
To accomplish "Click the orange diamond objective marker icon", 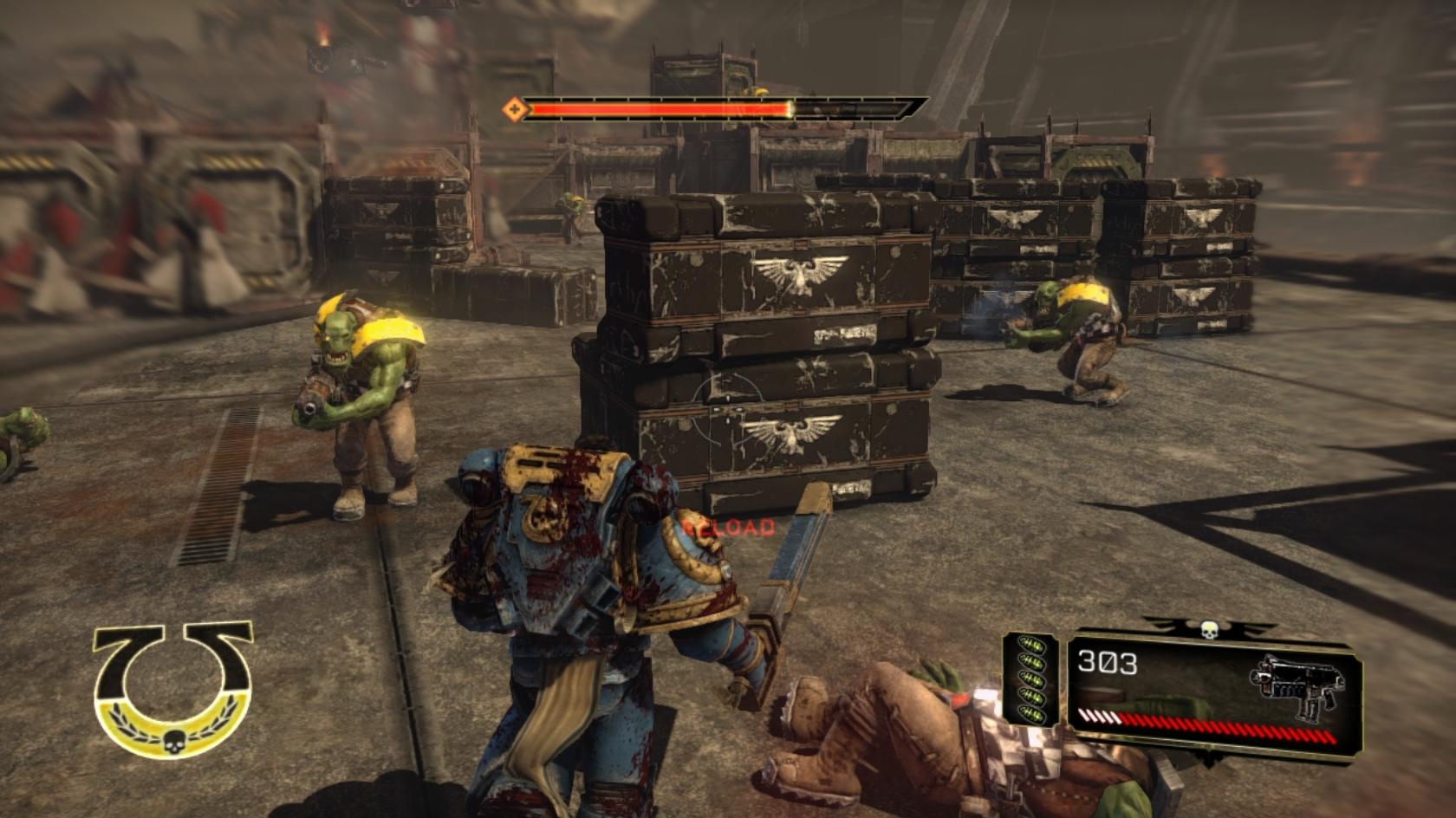I will click(x=515, y=109).
